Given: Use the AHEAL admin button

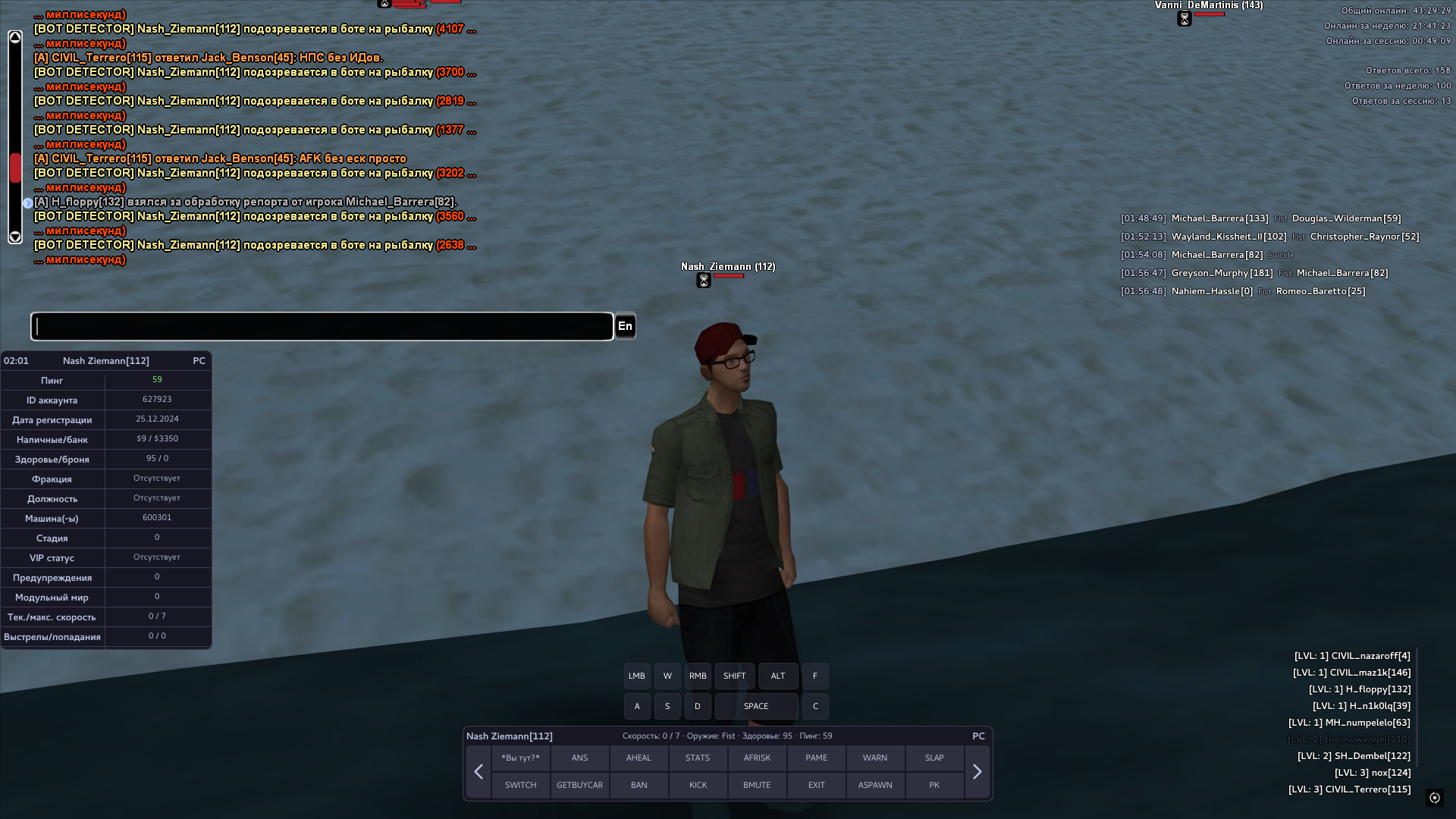Looking at the screenshot, I should coord(639,758).
